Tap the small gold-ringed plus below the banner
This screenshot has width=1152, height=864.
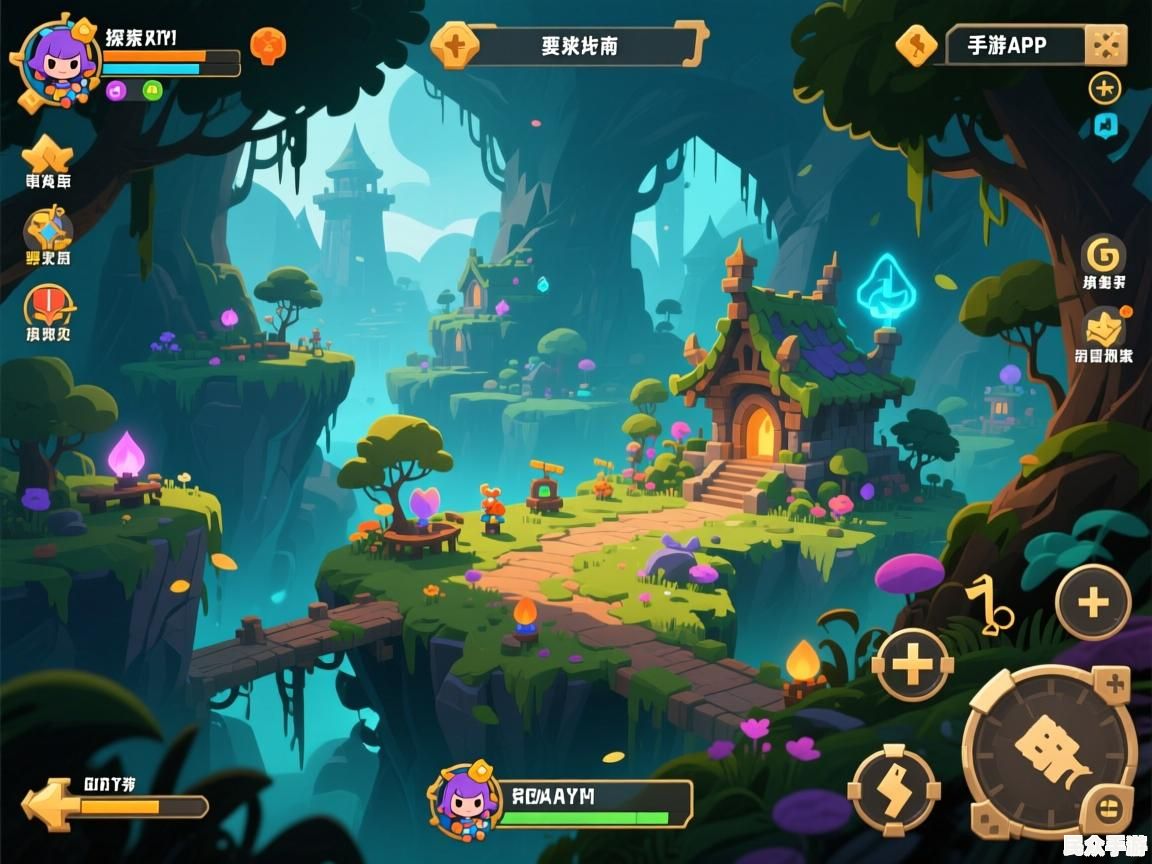(1104, 88)
